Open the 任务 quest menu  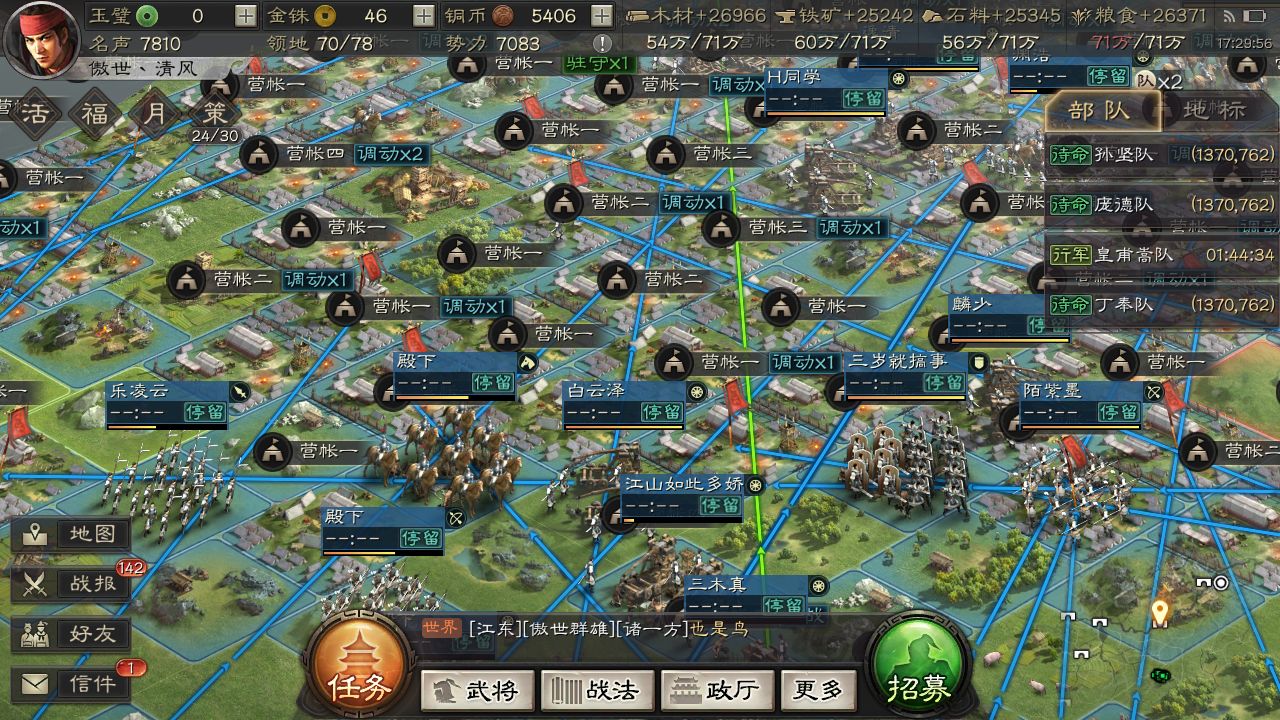click(x=360, y=669)
